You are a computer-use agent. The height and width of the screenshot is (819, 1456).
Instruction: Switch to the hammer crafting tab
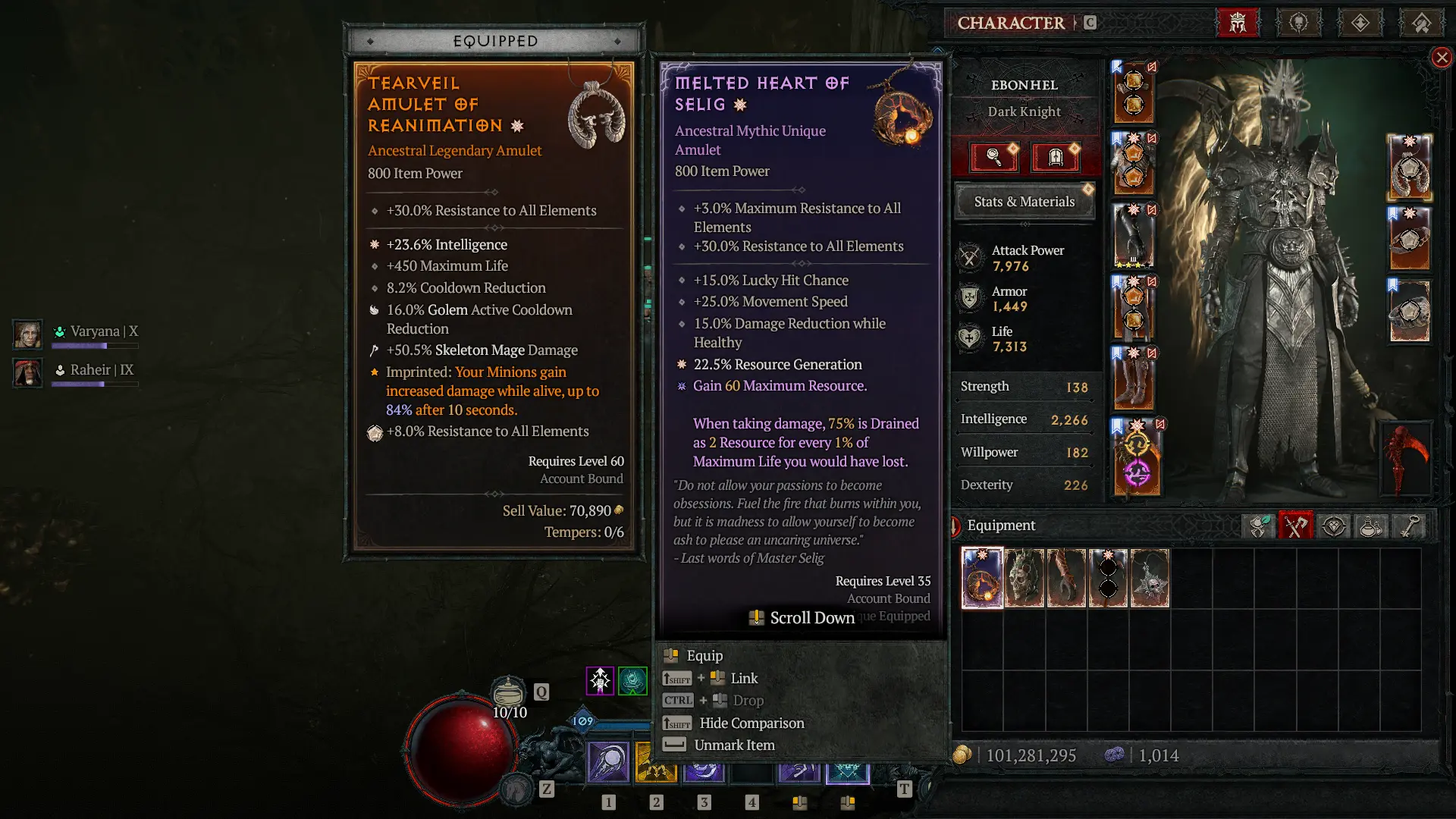[1421, 23]
